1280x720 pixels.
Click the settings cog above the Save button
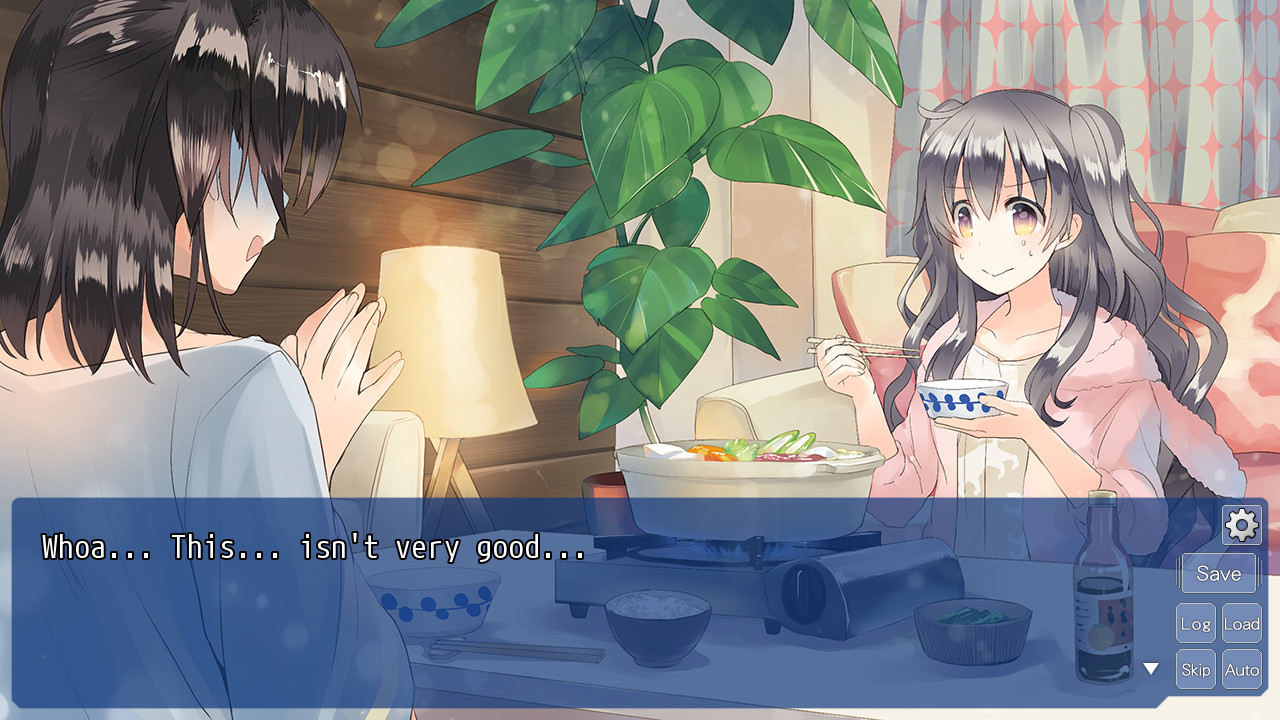(1241, 524)
